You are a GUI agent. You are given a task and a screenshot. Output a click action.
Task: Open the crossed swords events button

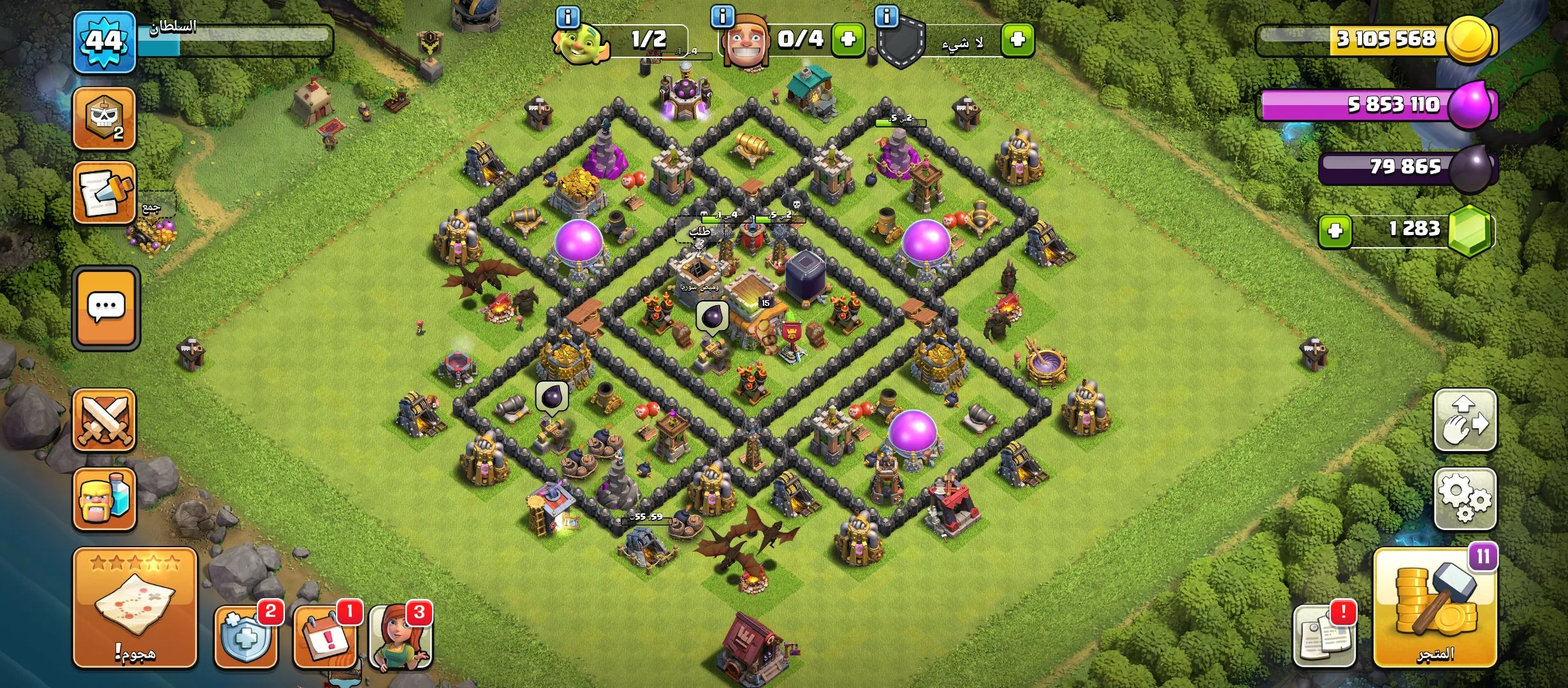click(x=105, y=420)
